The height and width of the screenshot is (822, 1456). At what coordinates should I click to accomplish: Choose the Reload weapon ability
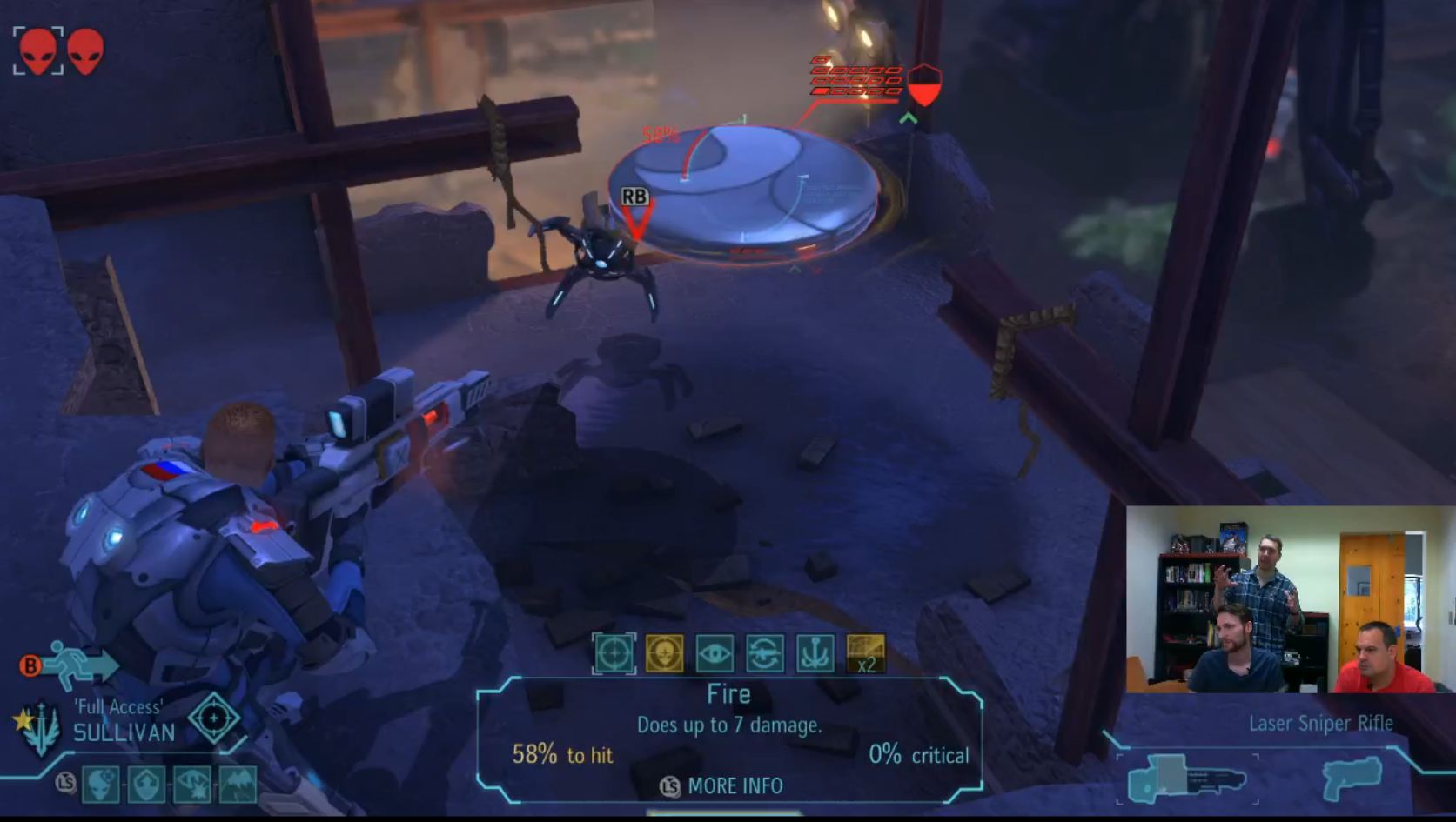pos(765,653)
